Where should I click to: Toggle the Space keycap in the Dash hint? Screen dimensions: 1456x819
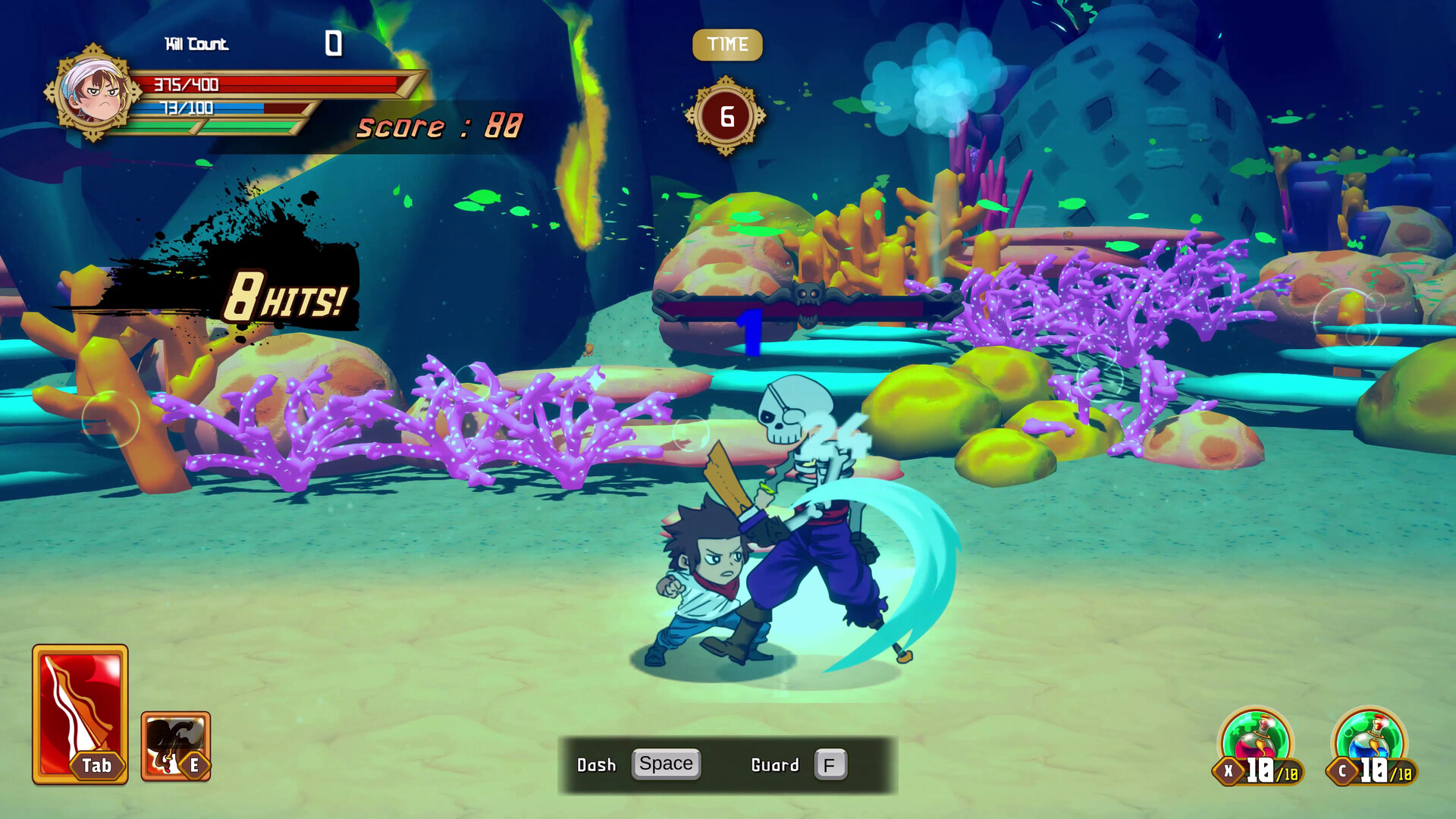coord(666,764)
